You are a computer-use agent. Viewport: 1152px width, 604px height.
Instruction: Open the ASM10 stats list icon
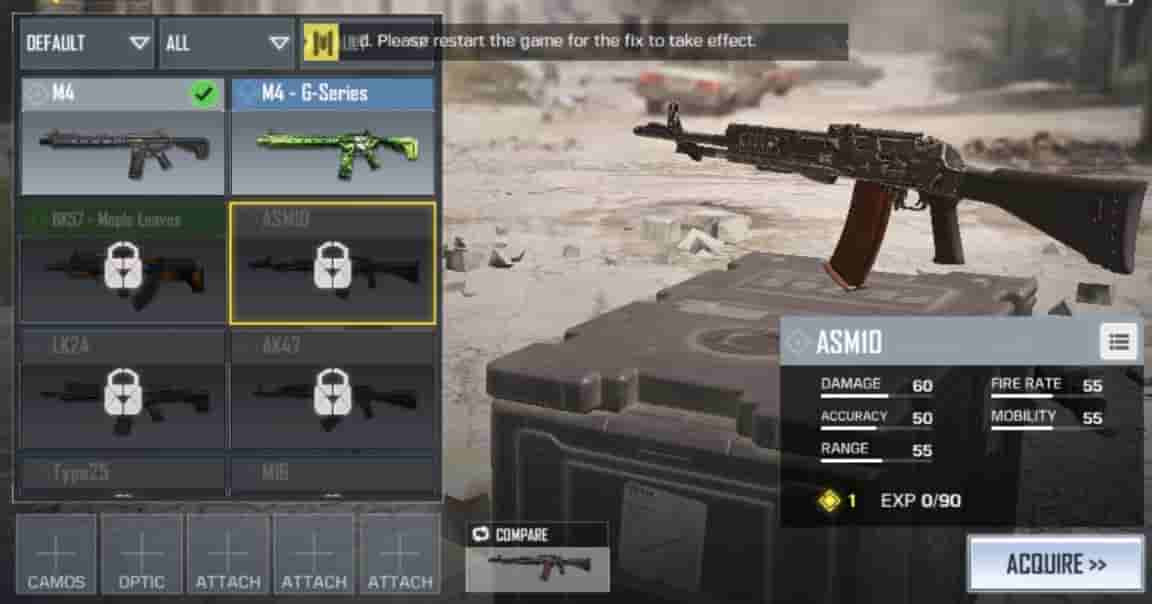coord(1119,342)
